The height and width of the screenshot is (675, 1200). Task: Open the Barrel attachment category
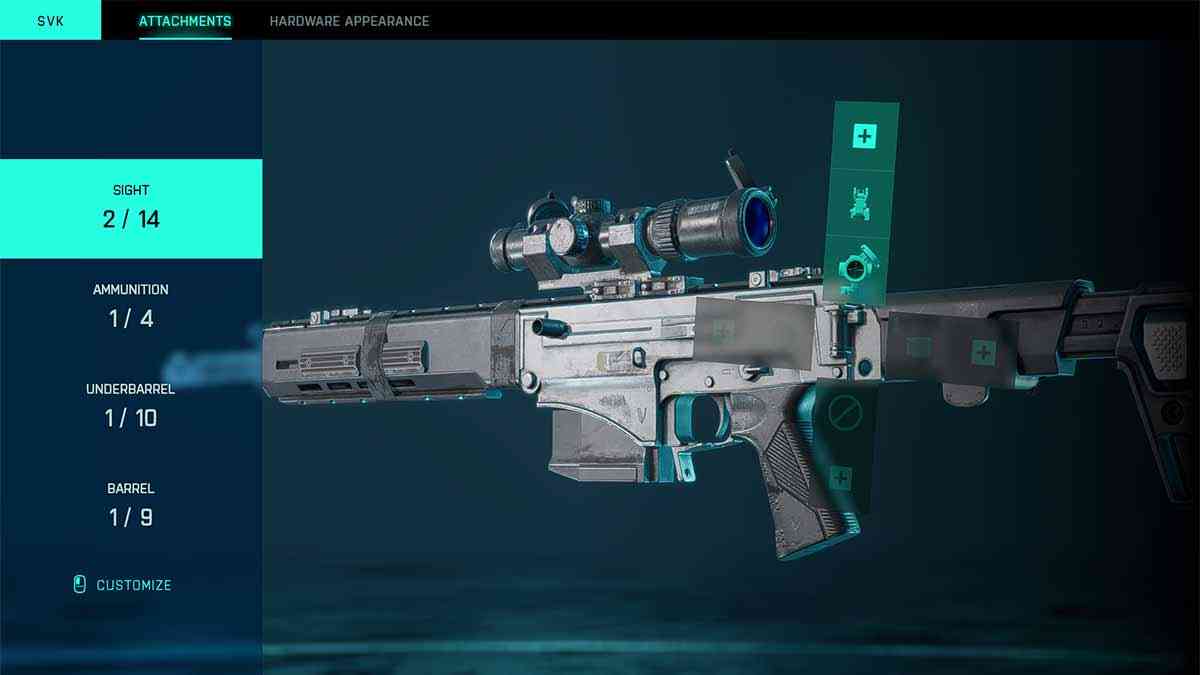(131, 506)
